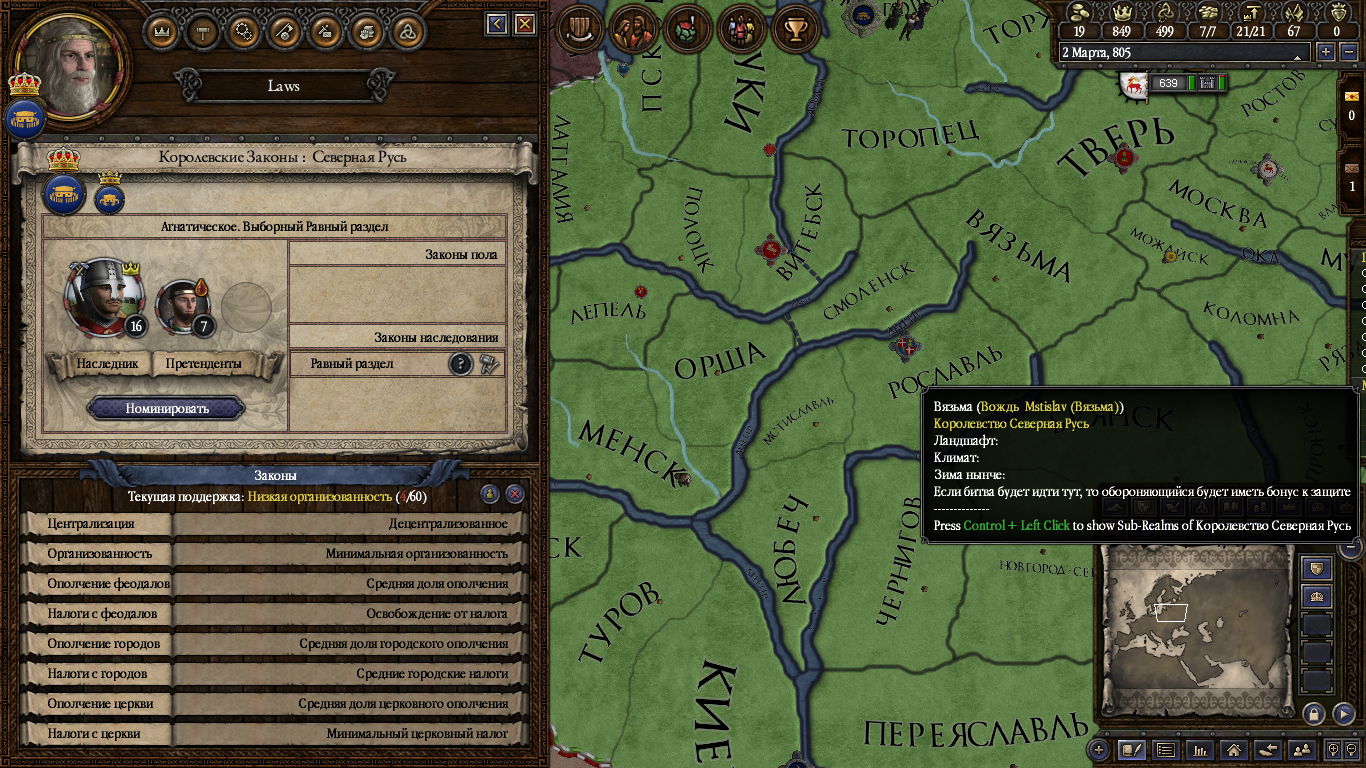Select the Налоги с феодалов law row

coord(273,613)
